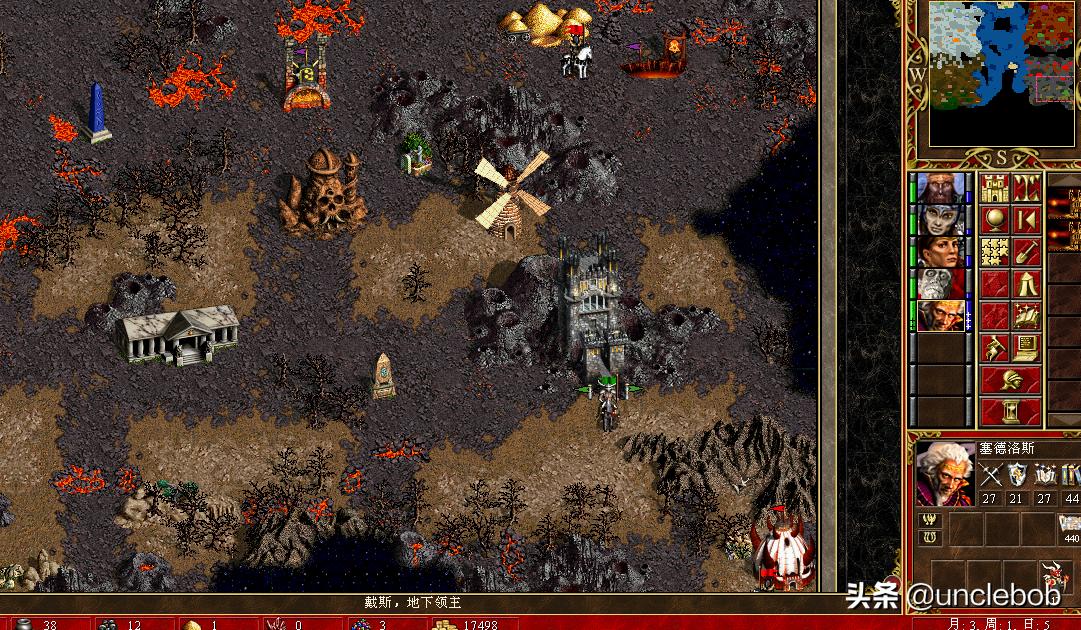The height and width of the screenshot is (630, 1081).
Task: Open the kingdom overview castle button
Action: tap(994, 188)
